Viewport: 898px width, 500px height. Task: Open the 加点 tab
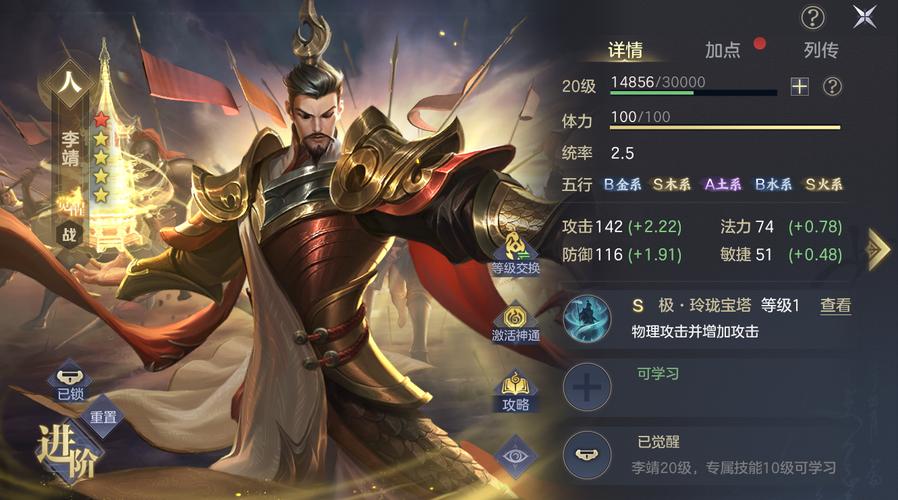[723, 51]
